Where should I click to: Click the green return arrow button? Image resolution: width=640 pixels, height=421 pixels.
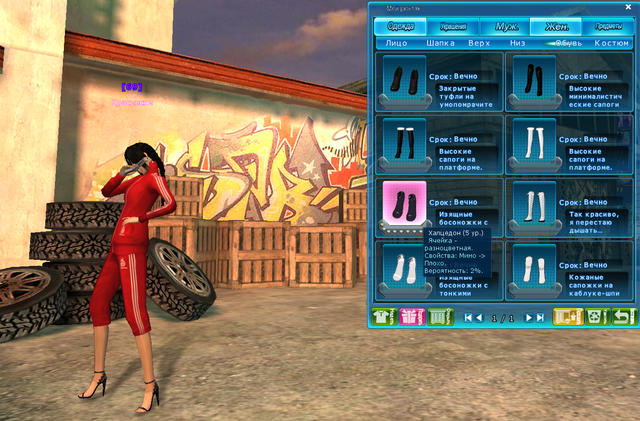coord(623,317)
